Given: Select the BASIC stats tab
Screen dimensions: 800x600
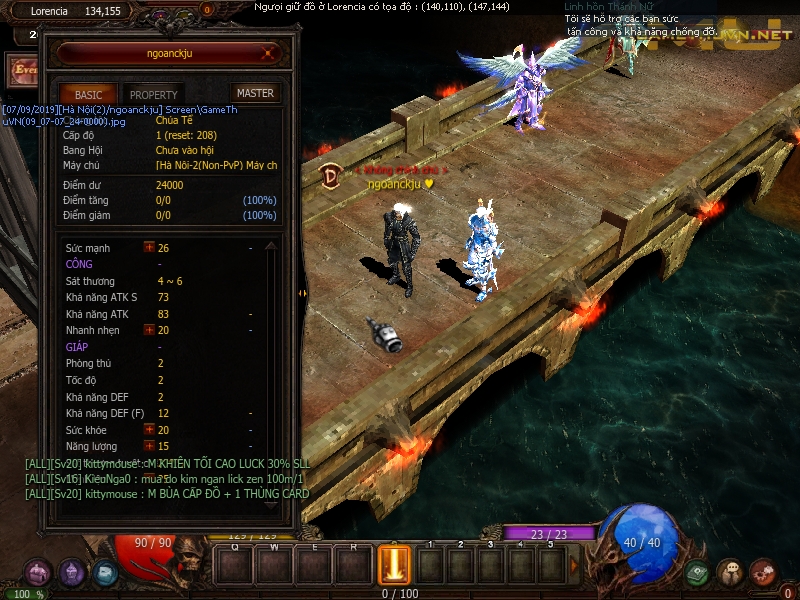Looking at the screenshot, I should pos(88,94).
